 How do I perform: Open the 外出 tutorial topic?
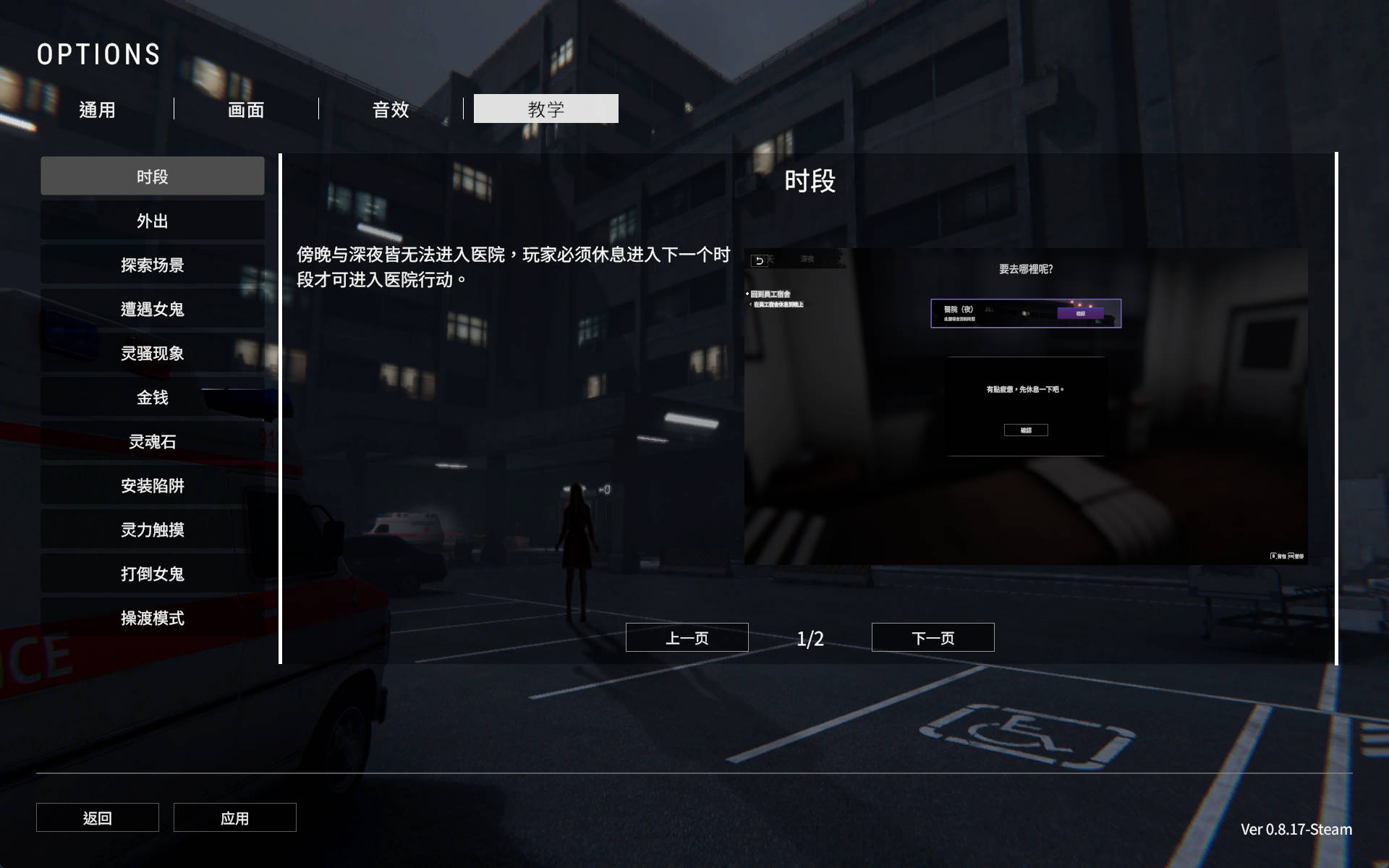pyautogui.click(x=152, y=221)
